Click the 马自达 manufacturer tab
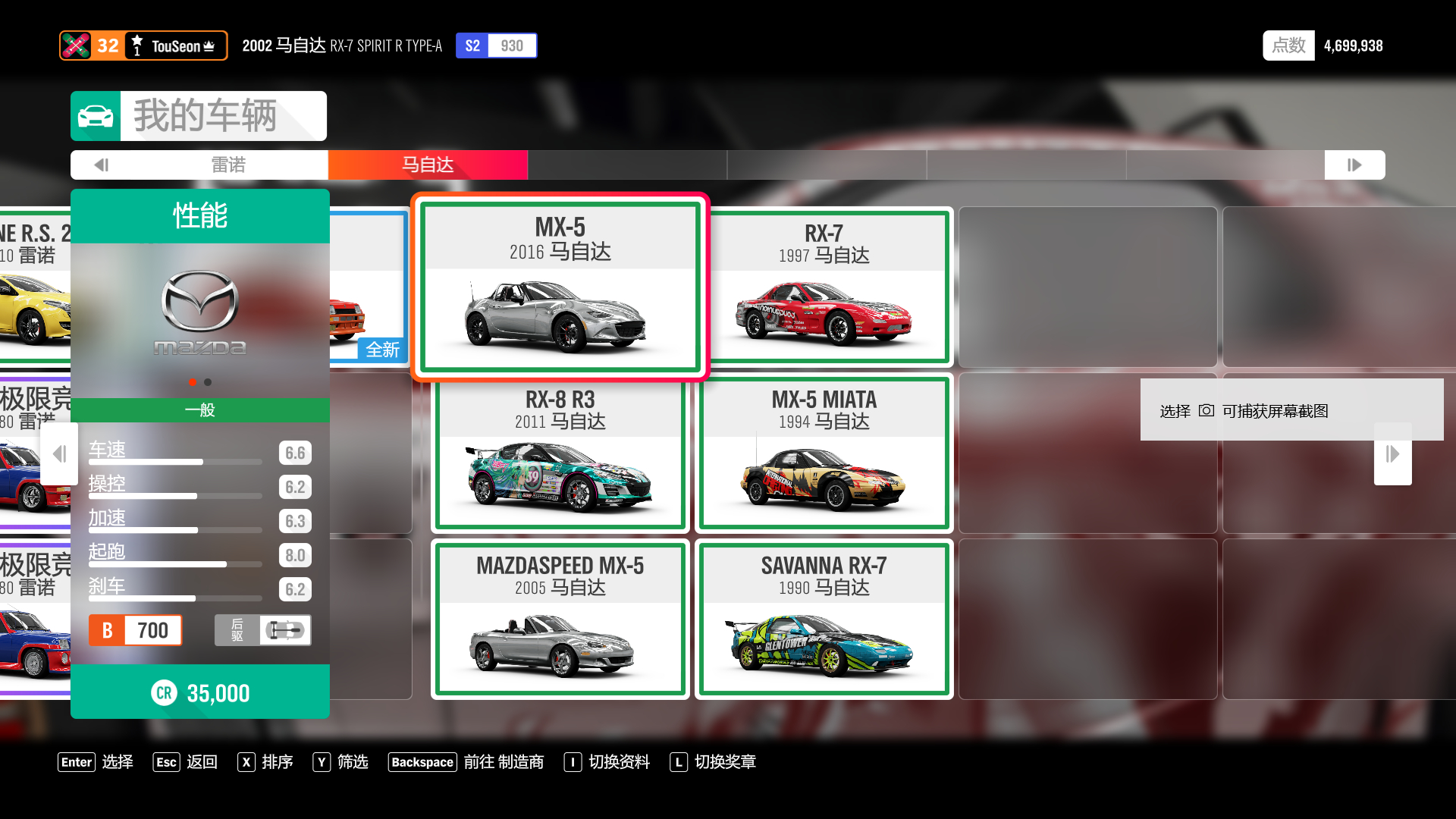The height and width of the screenshot is (819, 1456). (x=428, y=165)
